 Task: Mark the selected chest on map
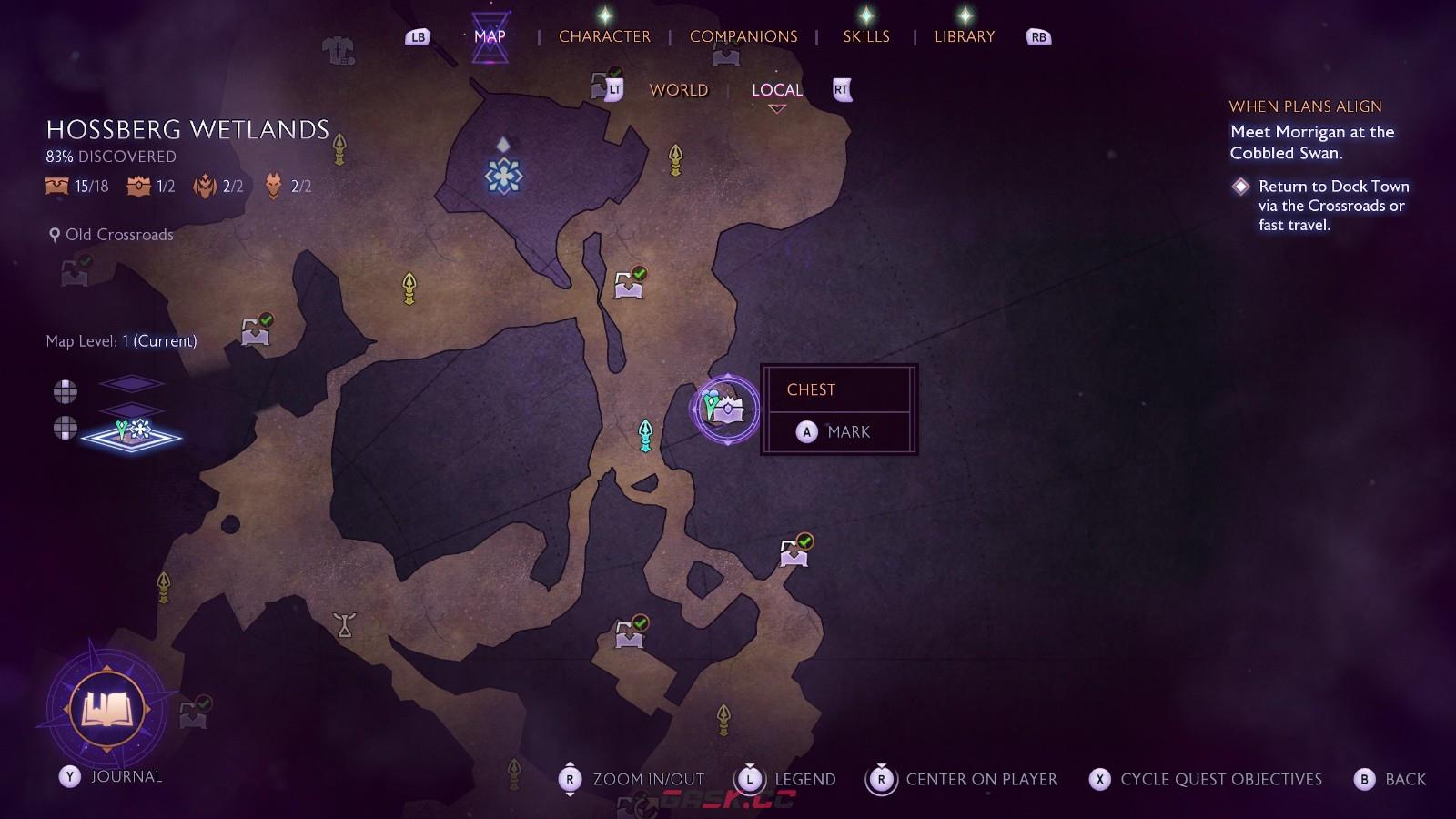(838, 432)
